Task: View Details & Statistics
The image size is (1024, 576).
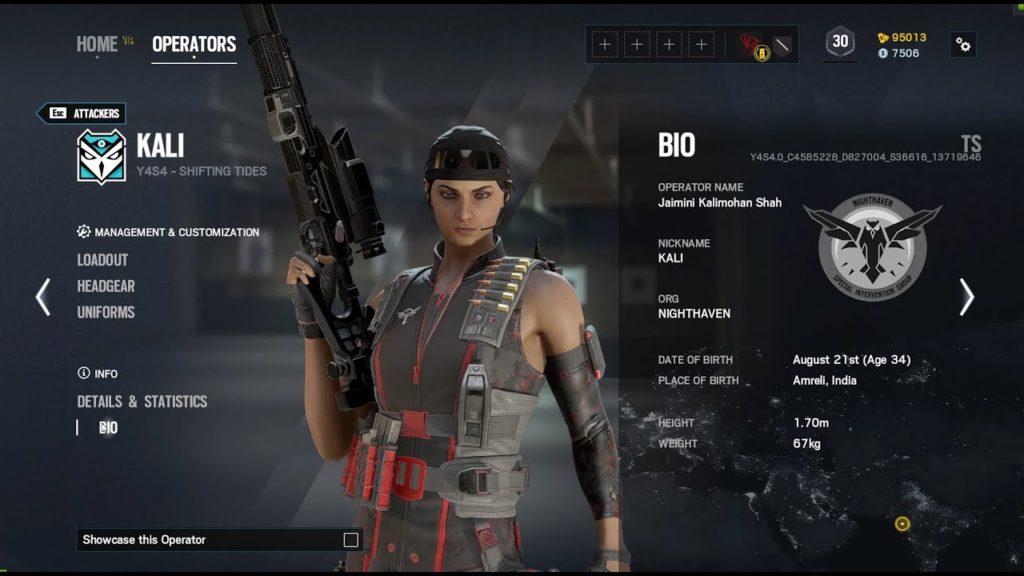Action: (x=142, y=401)
